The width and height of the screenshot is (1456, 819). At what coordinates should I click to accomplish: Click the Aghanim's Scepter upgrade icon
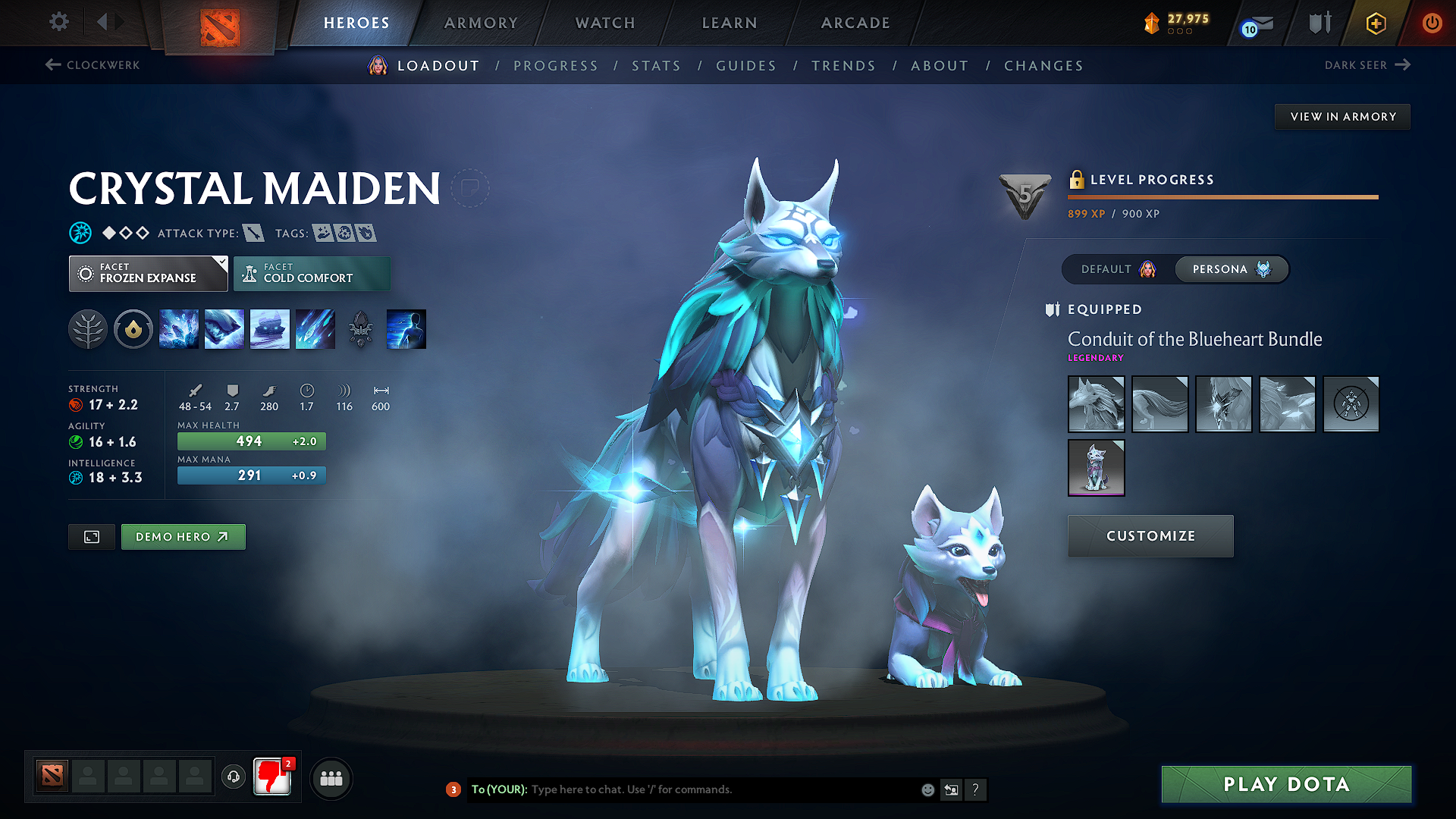361,328
